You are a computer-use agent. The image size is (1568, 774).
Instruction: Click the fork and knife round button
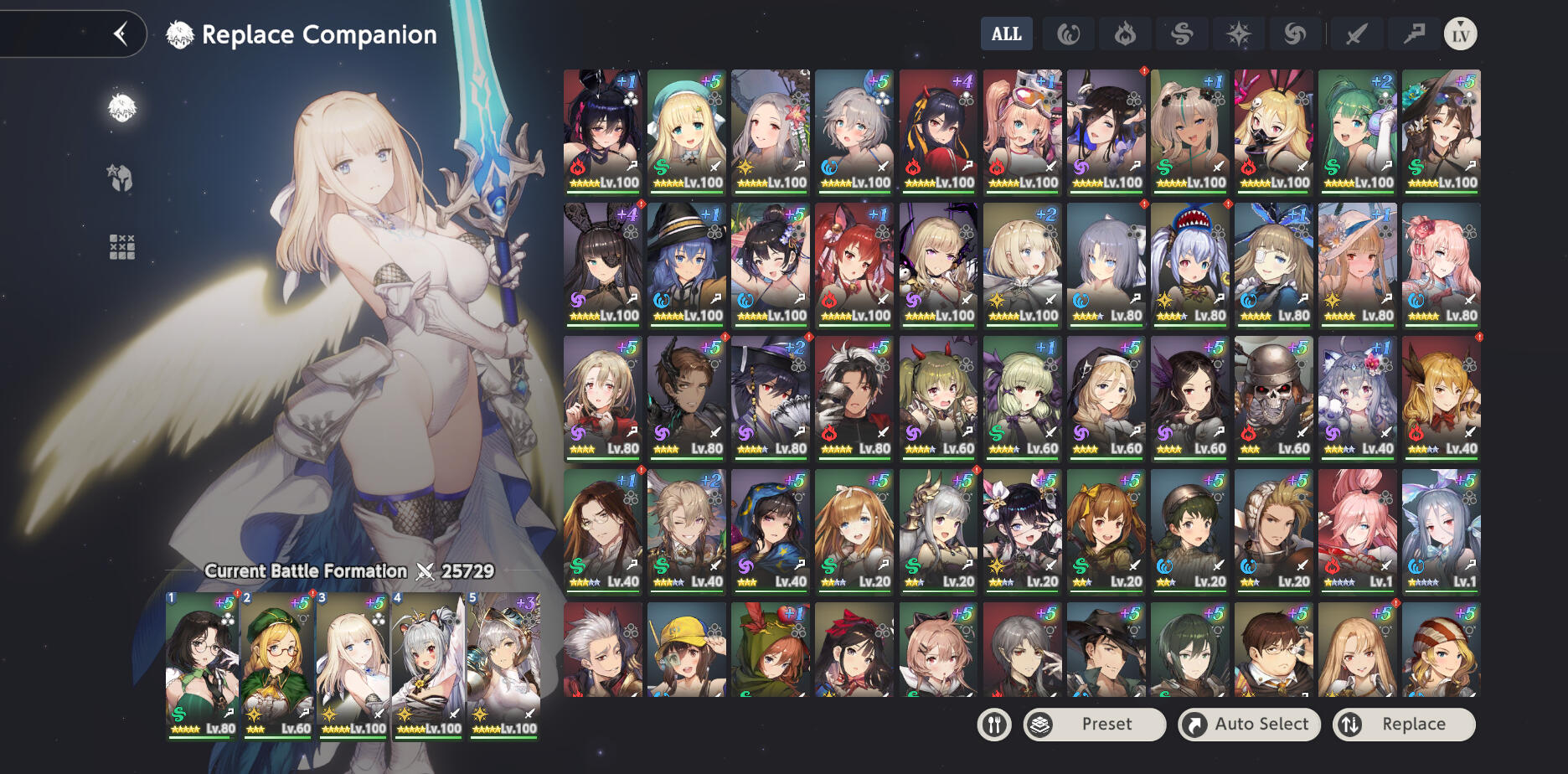tap(994, 725)
